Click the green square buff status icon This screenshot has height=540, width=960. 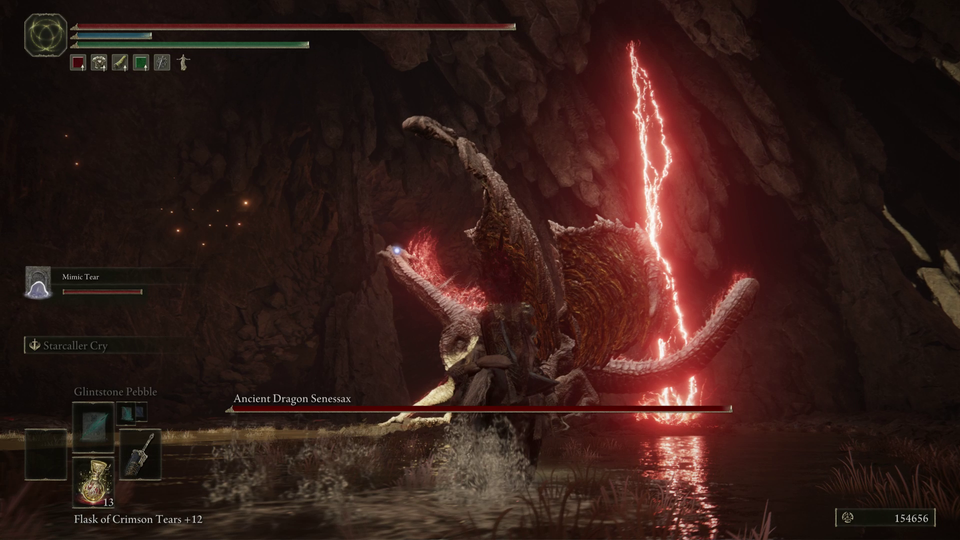pyautogui.click(x=141, y=62)
